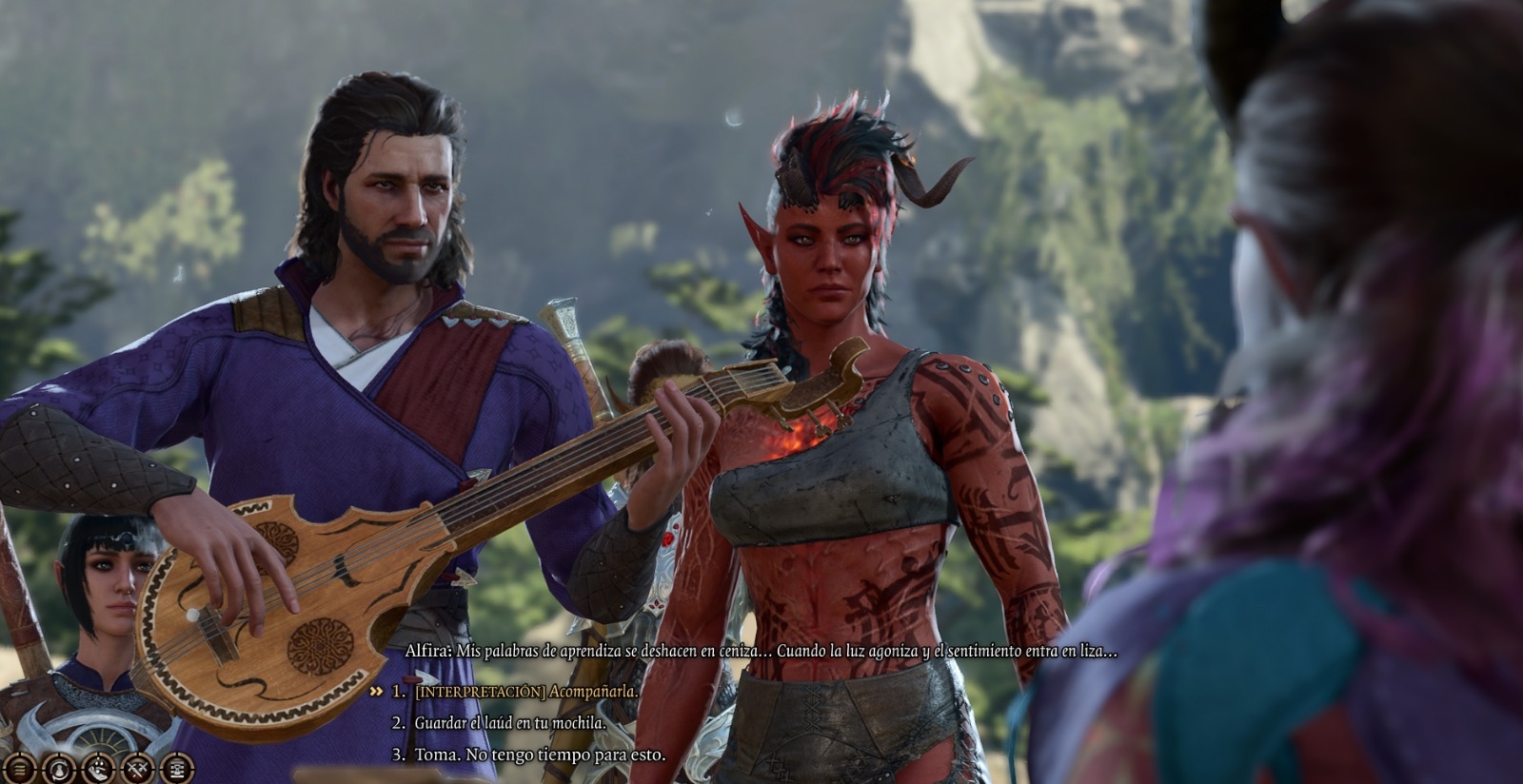1523x784 pixels.
Task: Choose the [INTERPRETACIÓN] Acompañarla reply
Action: coord(526,692)
